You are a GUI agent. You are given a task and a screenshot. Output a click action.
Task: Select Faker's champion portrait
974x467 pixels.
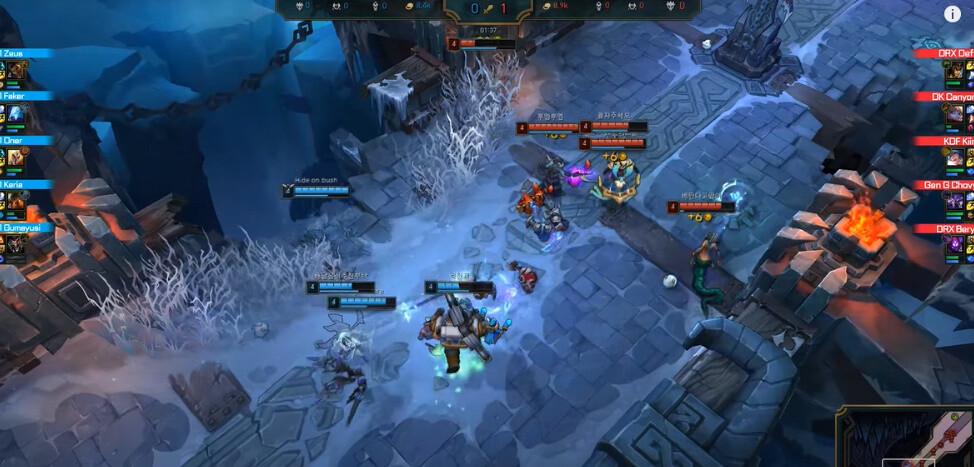click(18, 115)
